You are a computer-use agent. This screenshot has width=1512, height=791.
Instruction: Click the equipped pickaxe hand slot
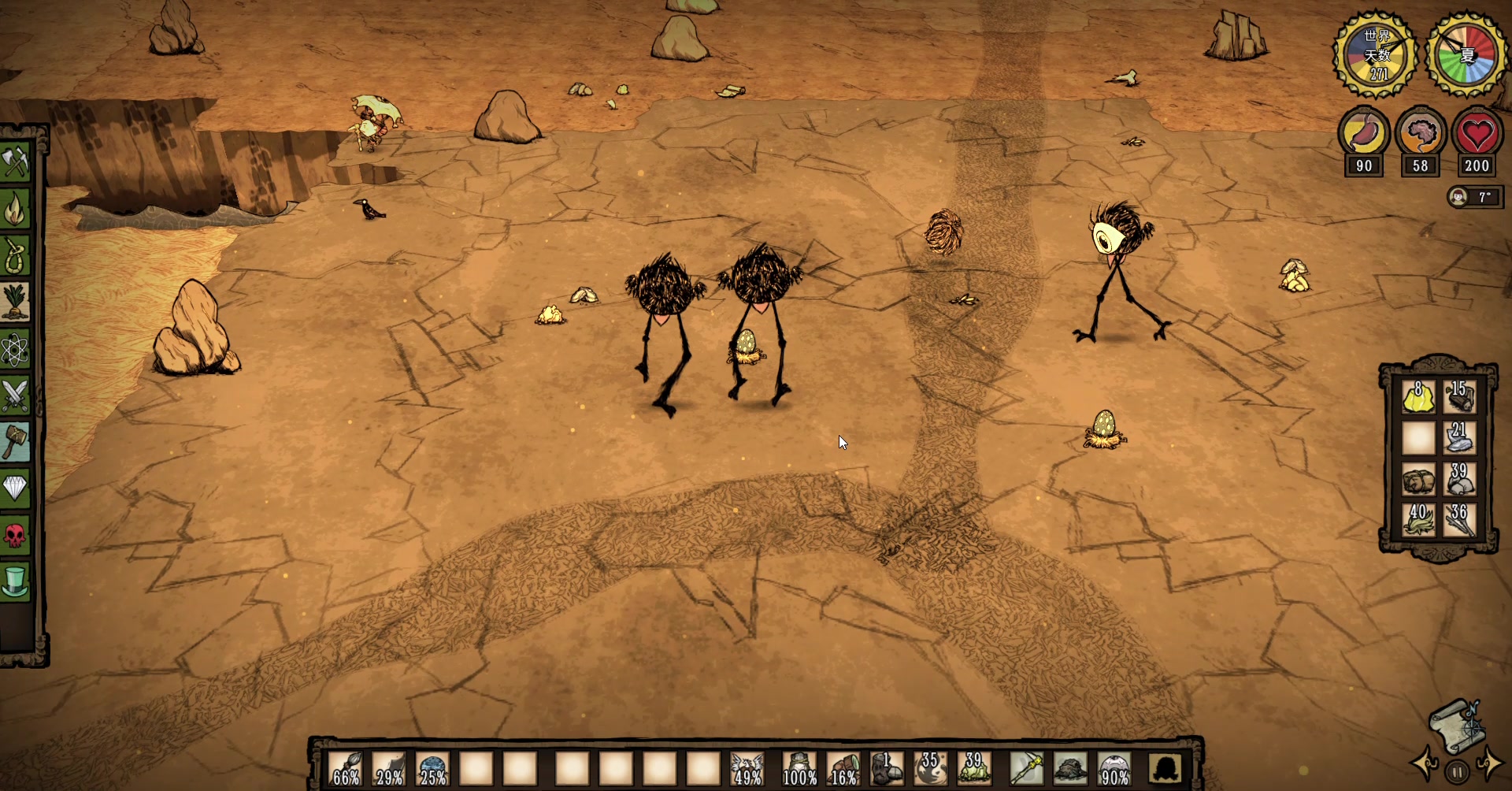click(x=1026, y=768)
